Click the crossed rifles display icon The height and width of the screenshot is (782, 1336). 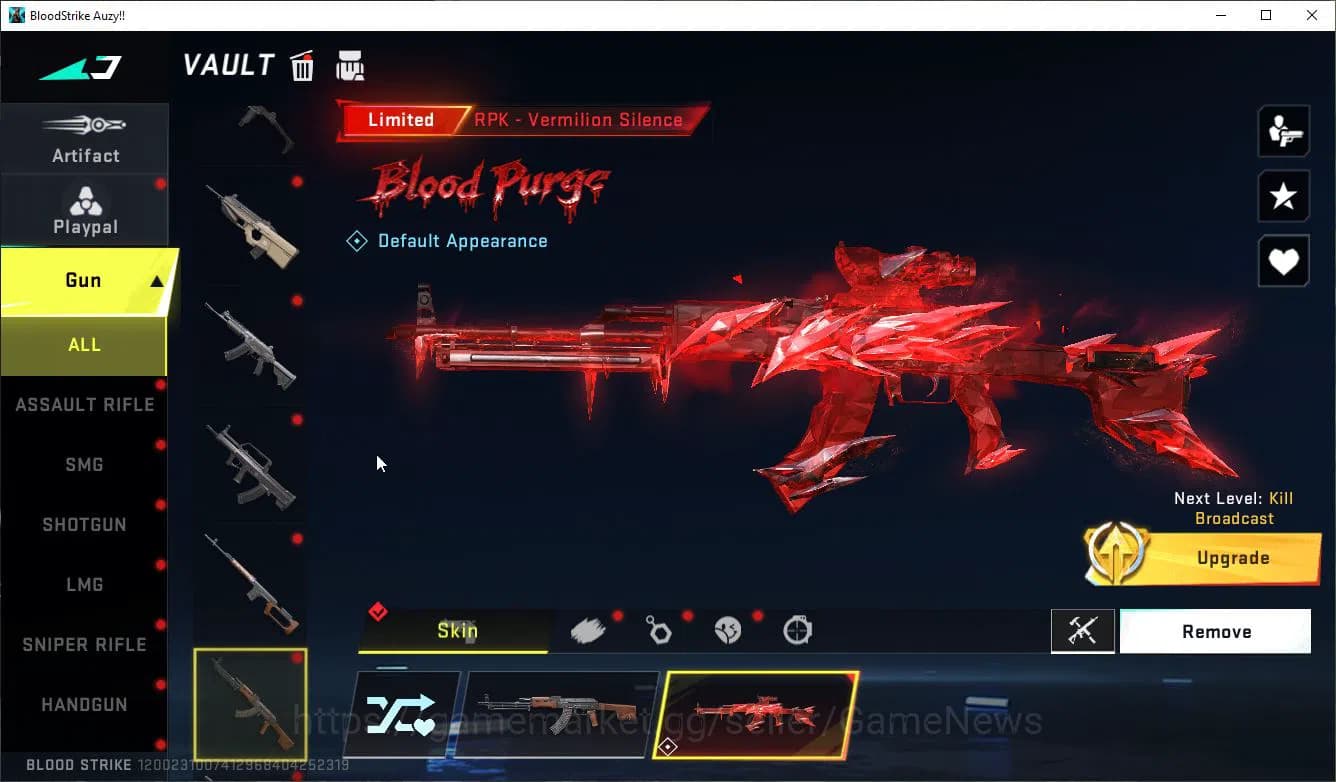(x=1083, y=630)
